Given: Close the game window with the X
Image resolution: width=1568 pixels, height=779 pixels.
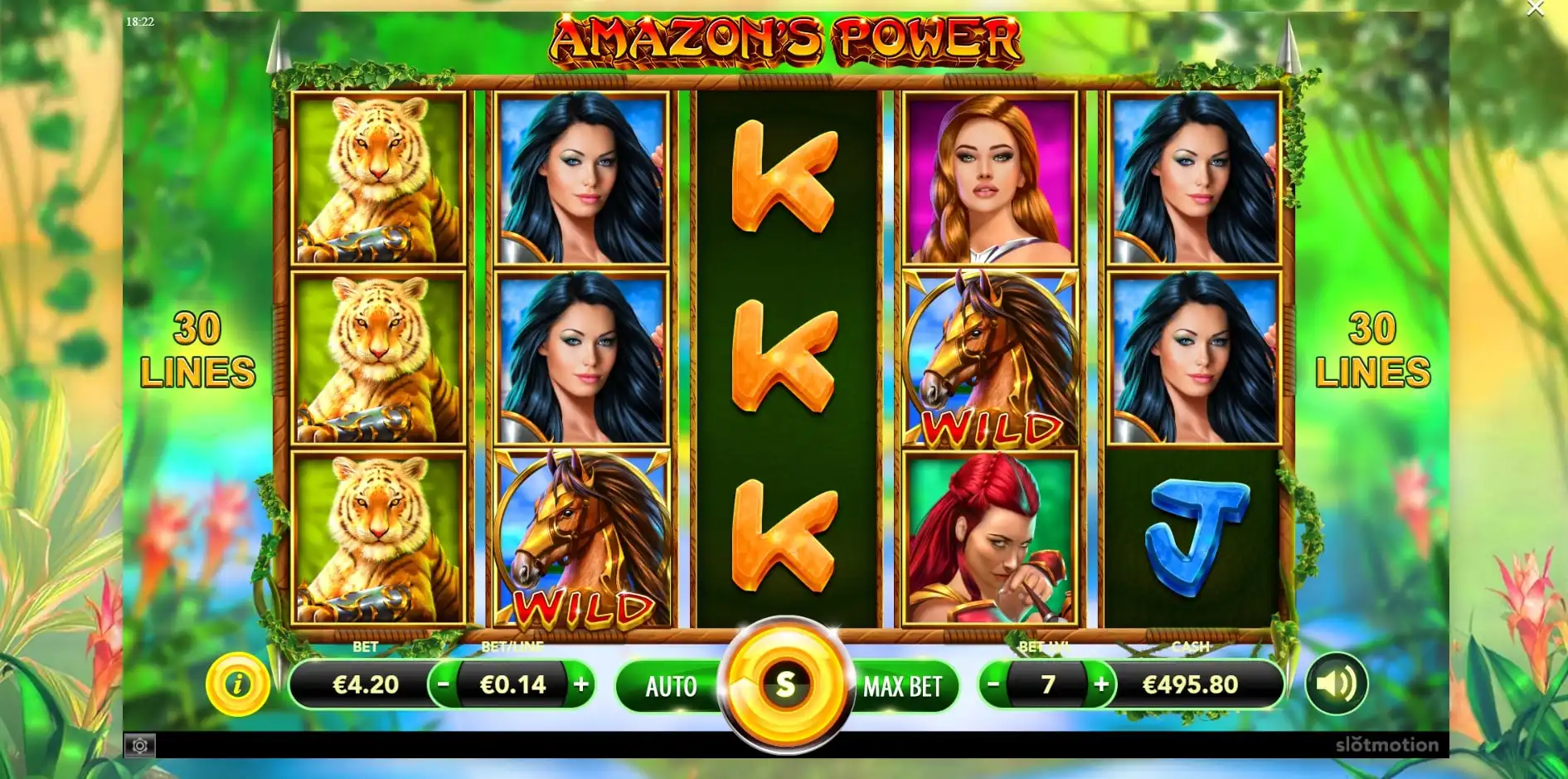Looking at the screenshot, I should [x=1535, y=9].
